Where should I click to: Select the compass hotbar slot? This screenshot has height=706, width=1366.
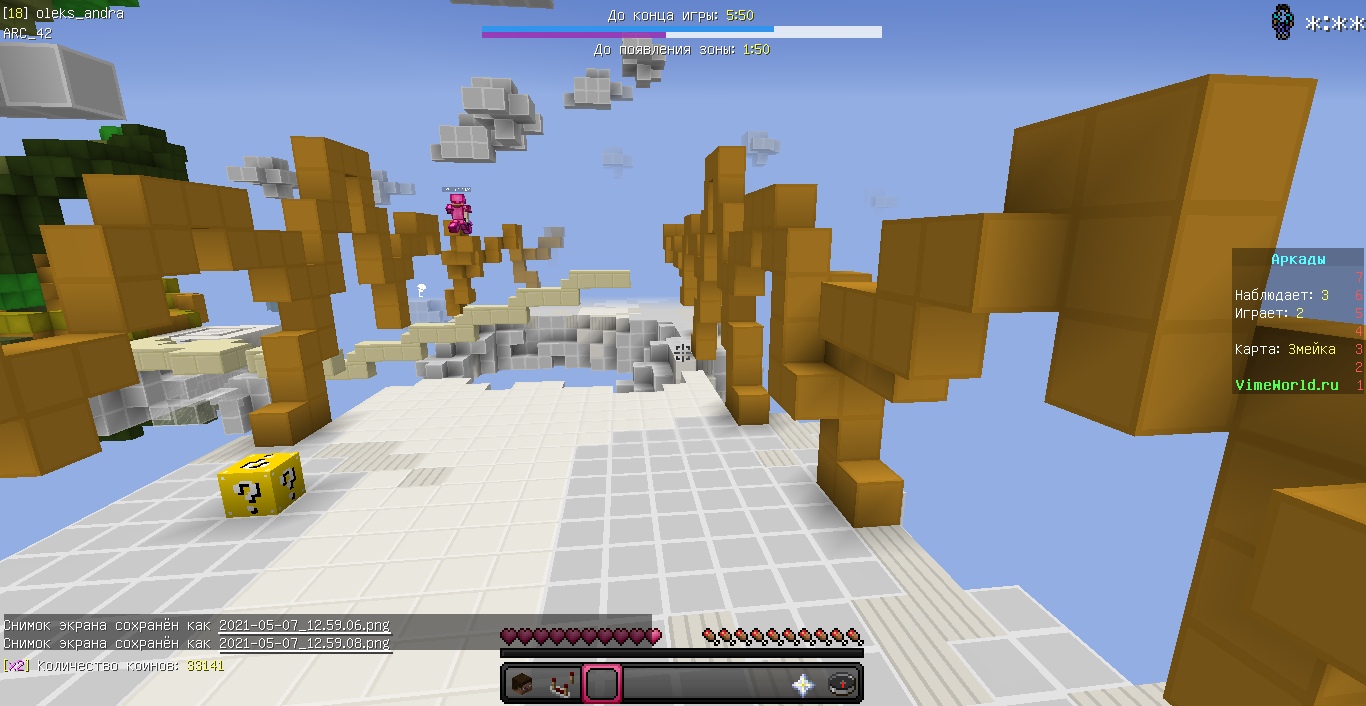tap(842, 684)
